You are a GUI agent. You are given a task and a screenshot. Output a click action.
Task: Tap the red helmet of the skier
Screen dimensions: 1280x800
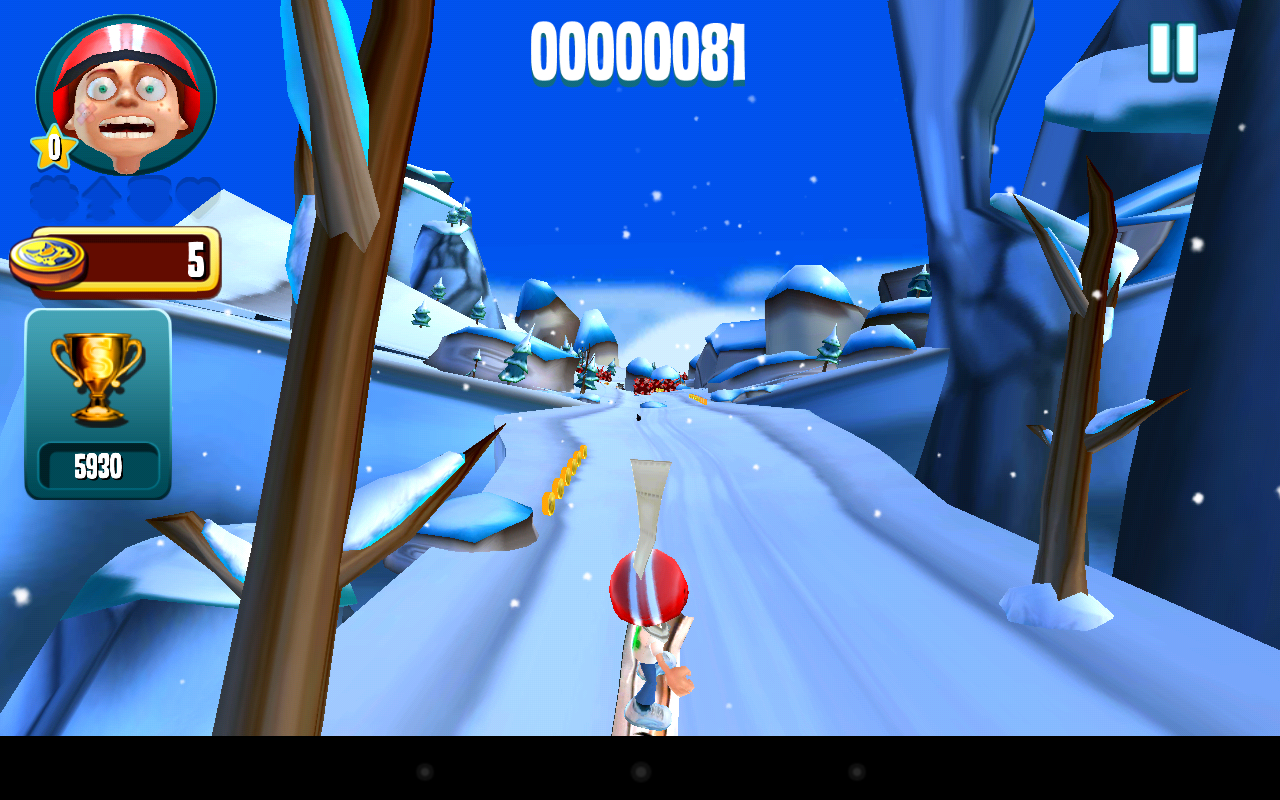tap(647, 590)
